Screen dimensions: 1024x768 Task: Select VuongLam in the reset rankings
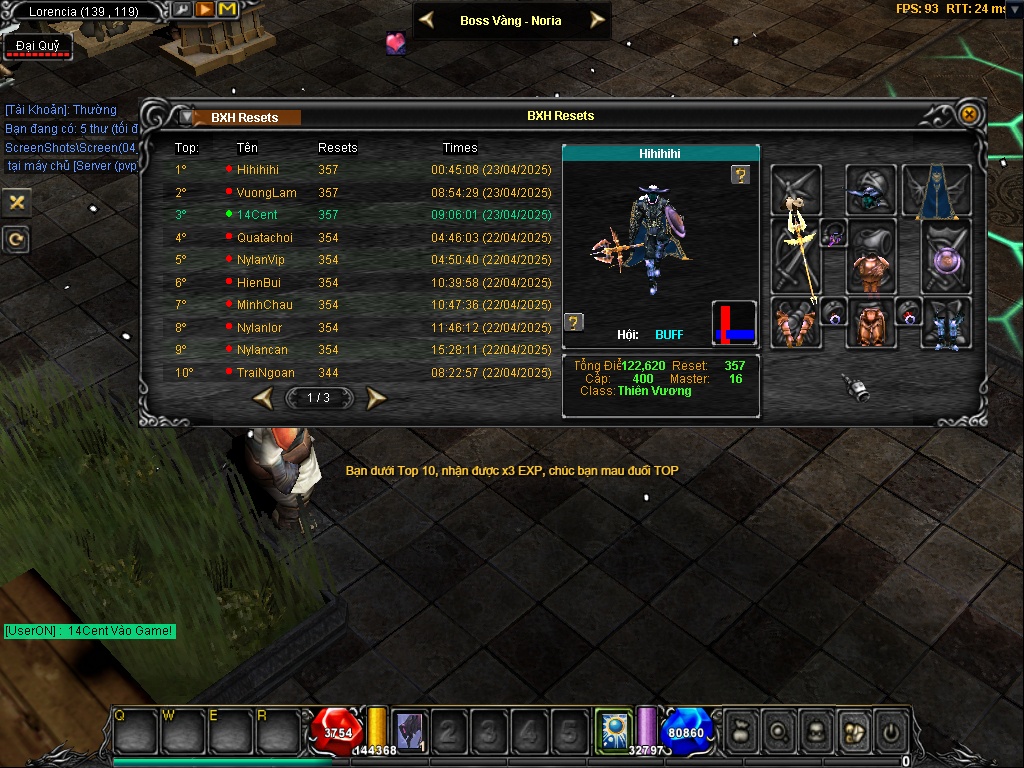tap(266, 193)
